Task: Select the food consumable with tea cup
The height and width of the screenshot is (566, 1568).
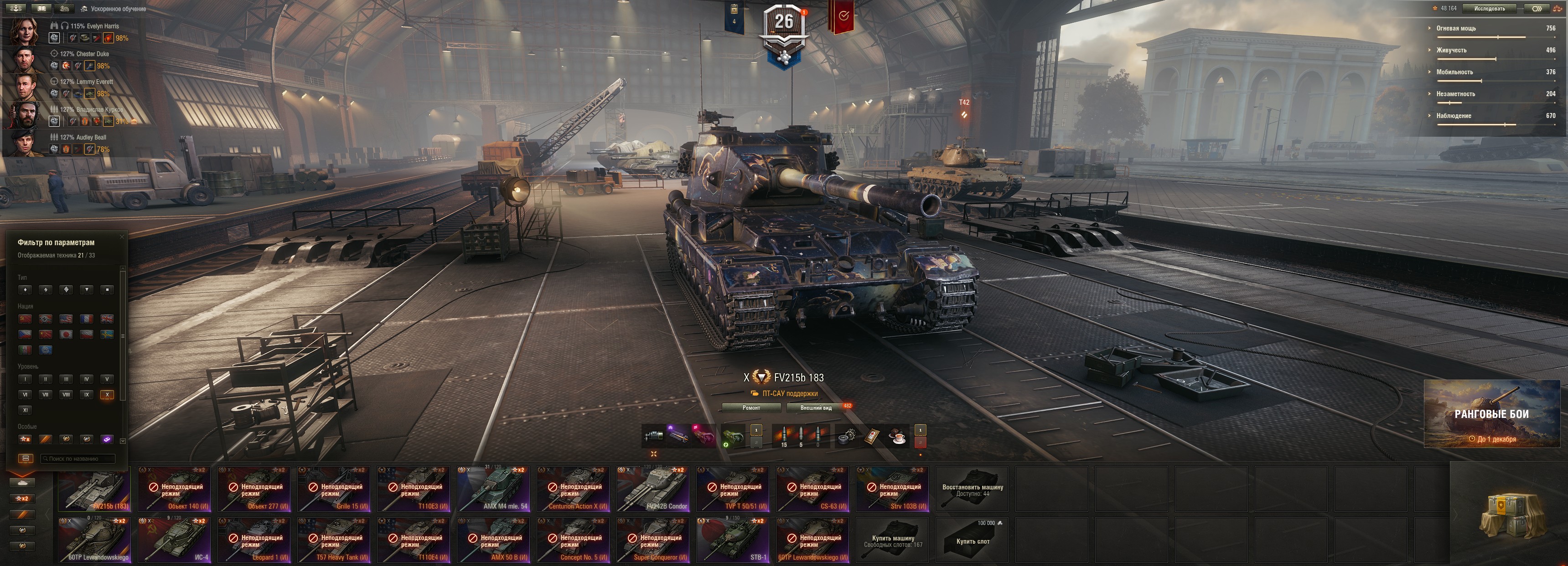Action: tap(896, 437)
